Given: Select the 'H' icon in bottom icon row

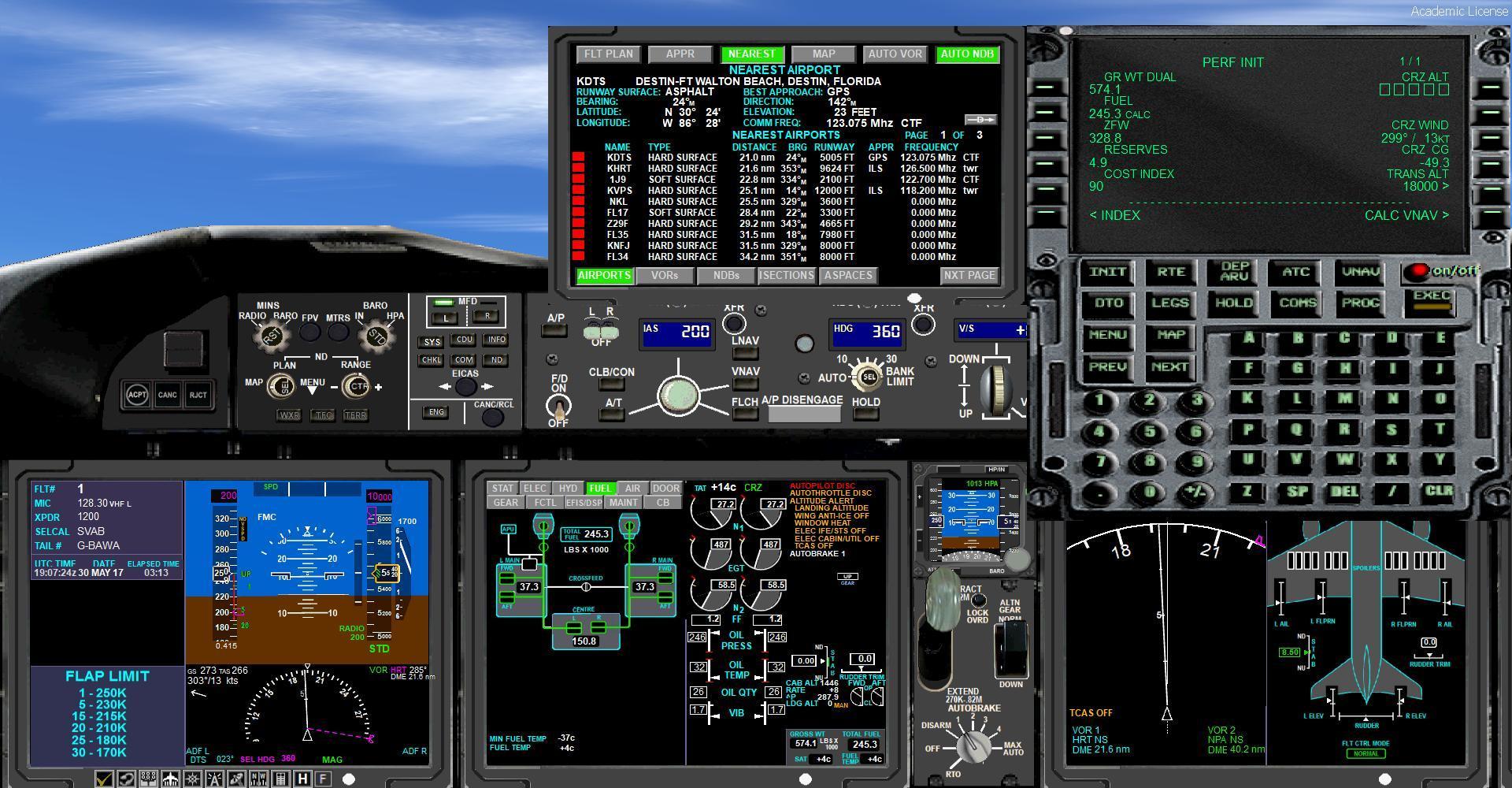Looking at the screenshot, I should [x=301, y=779].
